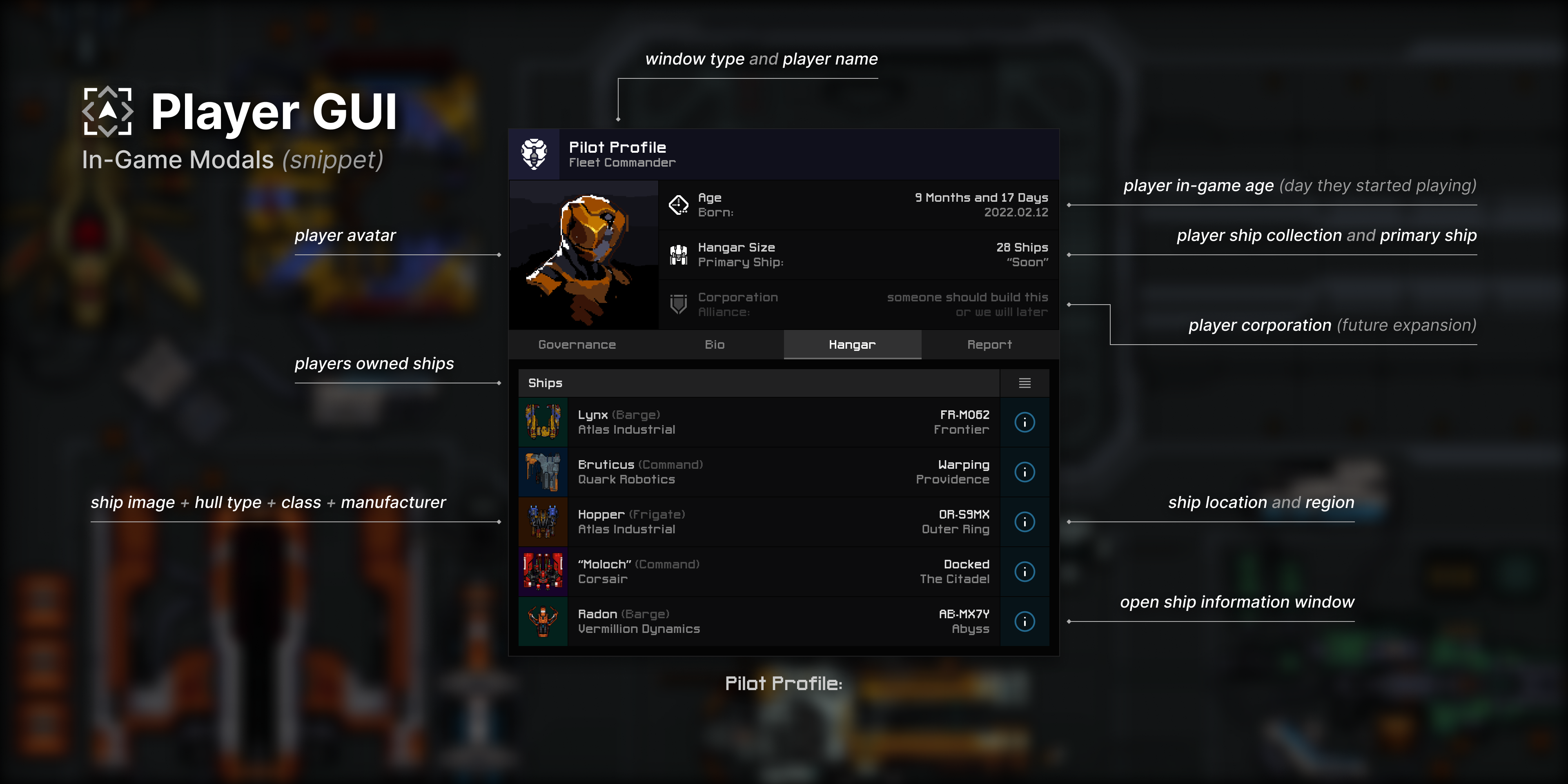Select the Hangar tab
This screenshot has height=784, width=1568.
point(851,345)
